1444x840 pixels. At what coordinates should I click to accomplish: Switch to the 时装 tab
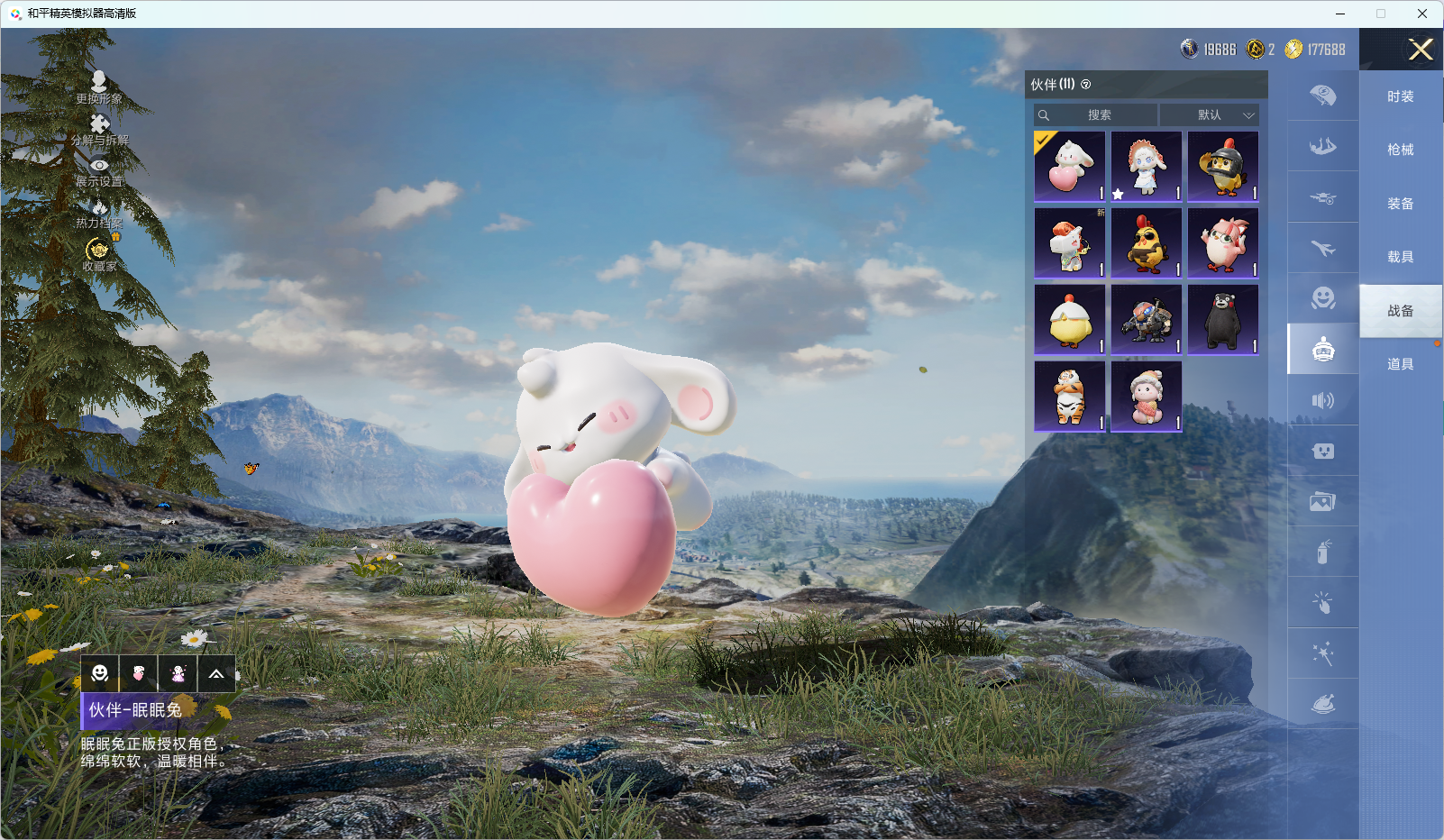[1400, 96]
